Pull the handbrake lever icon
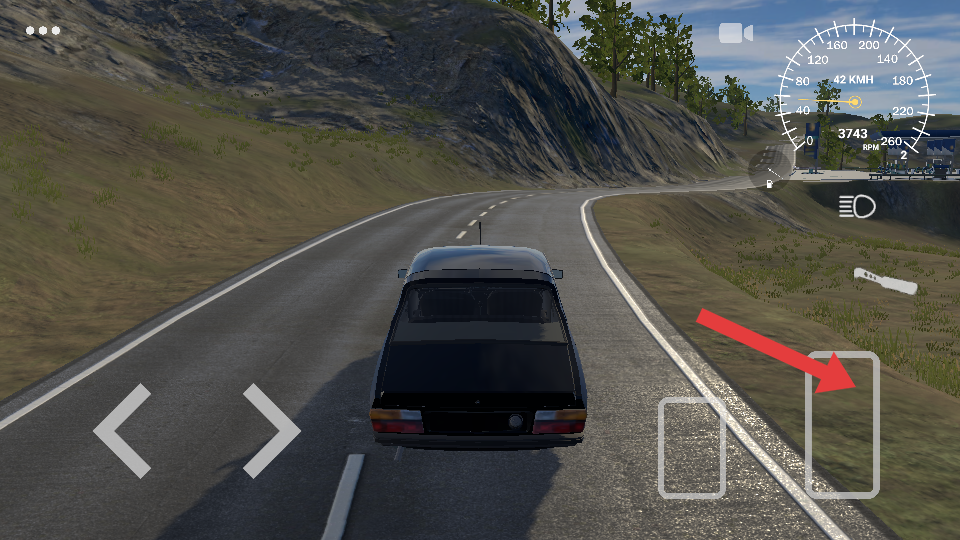 coord(885,281)
